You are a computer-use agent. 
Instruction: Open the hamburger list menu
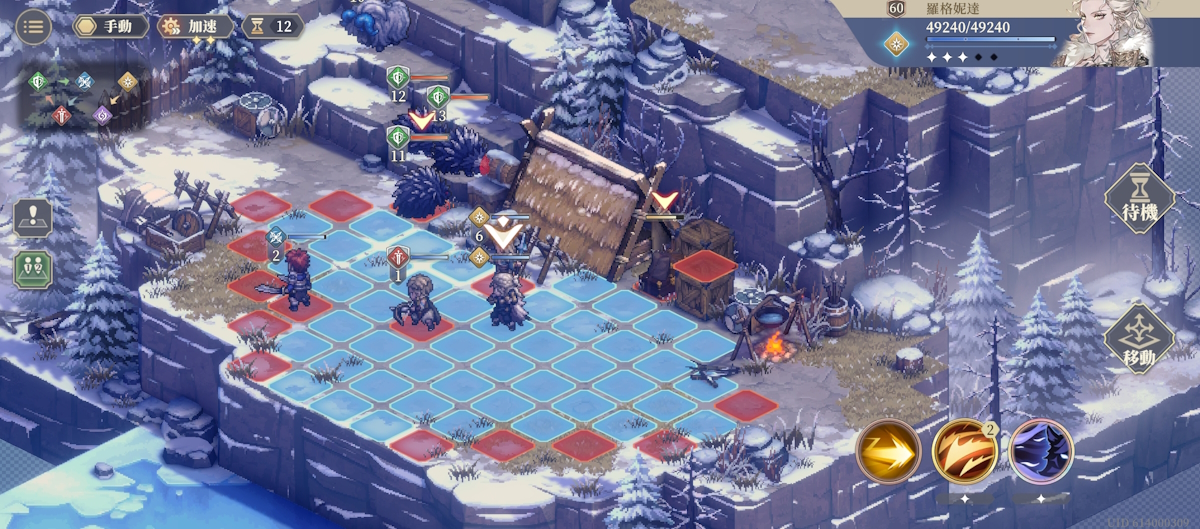[x=34, y=26]
